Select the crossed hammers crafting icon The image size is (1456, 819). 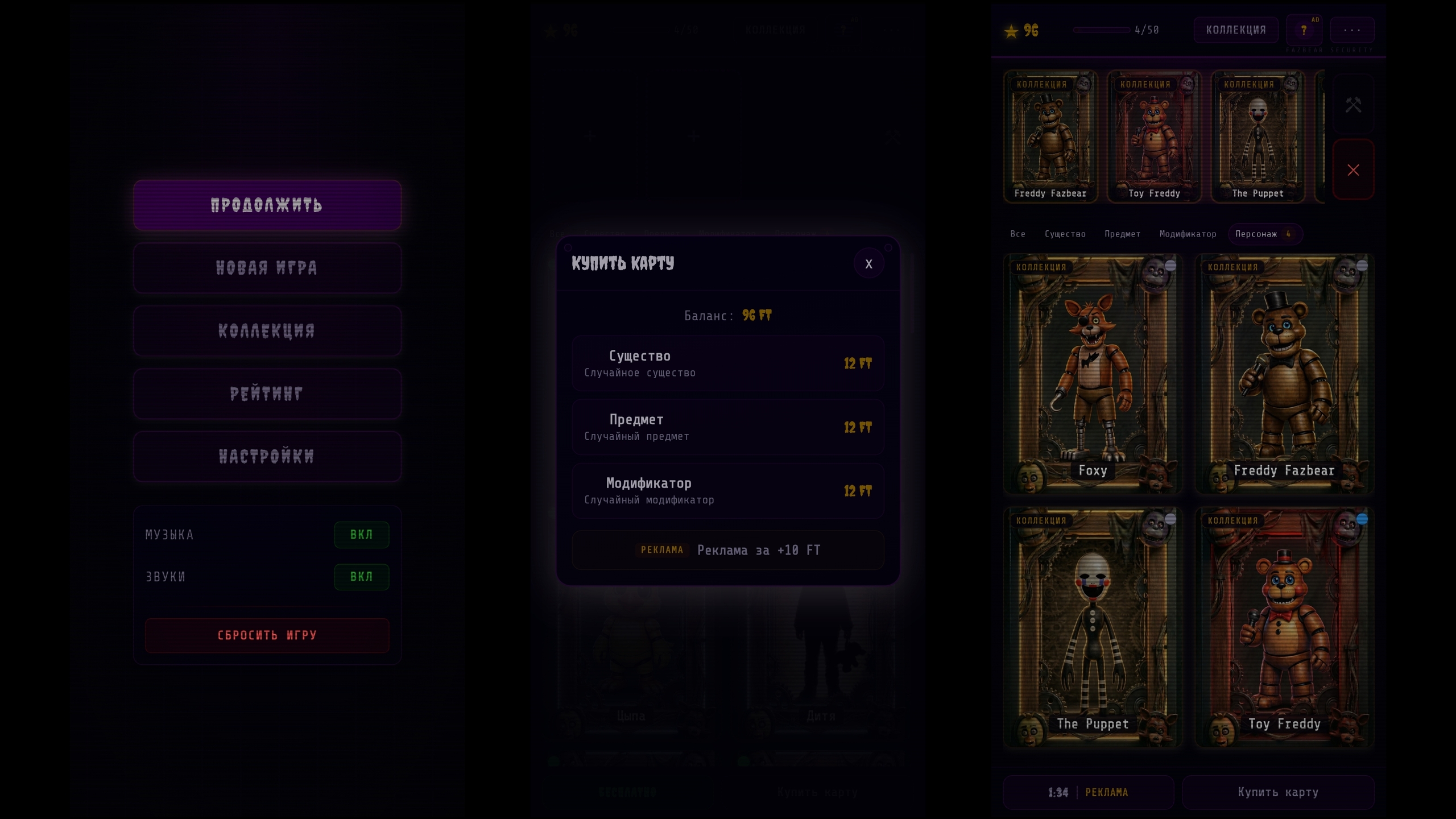1354,105
